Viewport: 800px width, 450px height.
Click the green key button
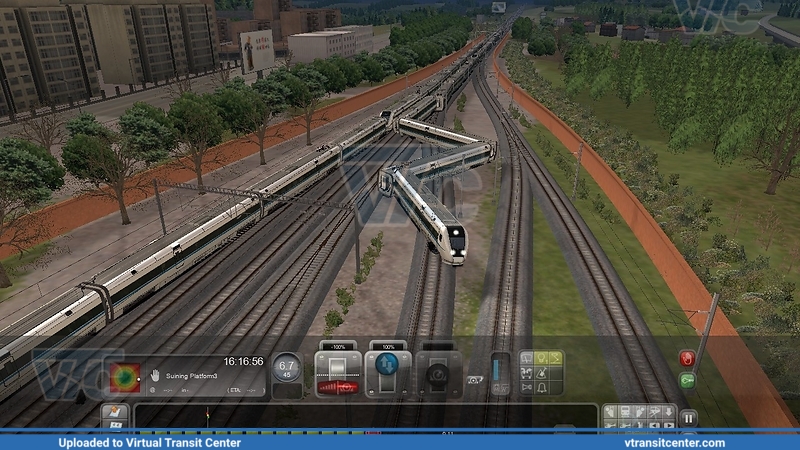(x=687, y=380)
